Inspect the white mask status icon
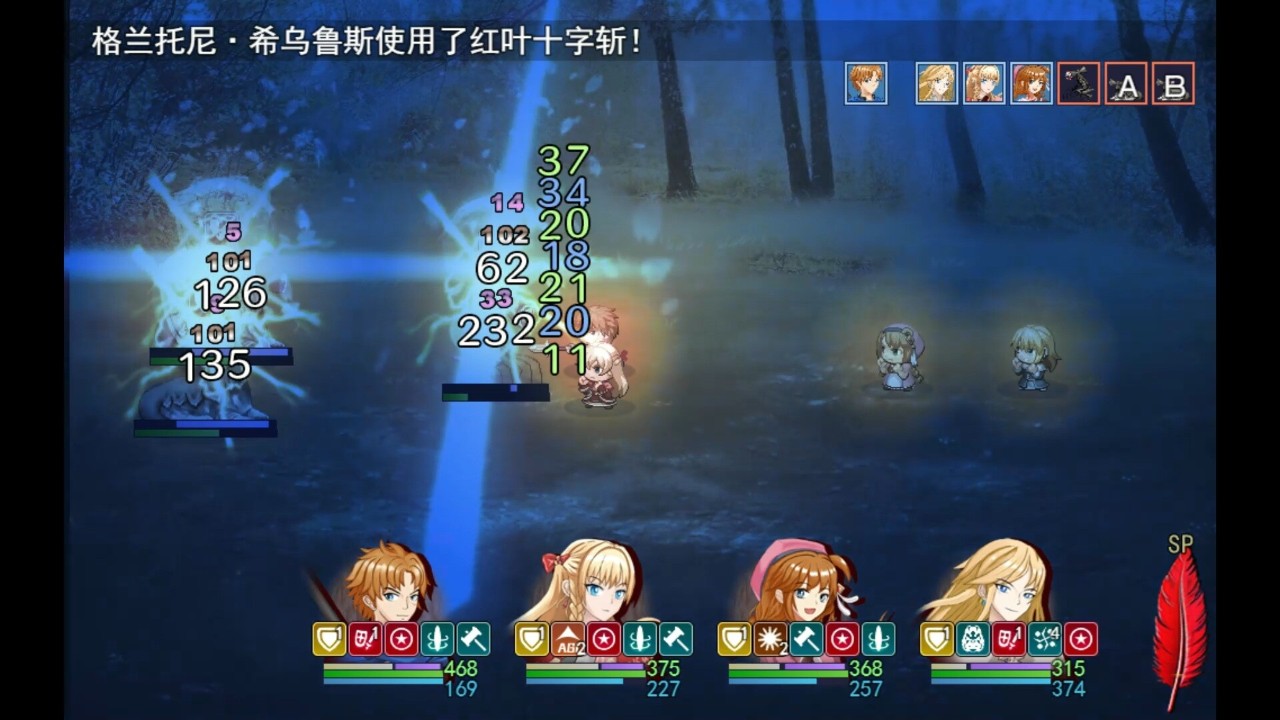1280x720 pixels. point(972,640)
